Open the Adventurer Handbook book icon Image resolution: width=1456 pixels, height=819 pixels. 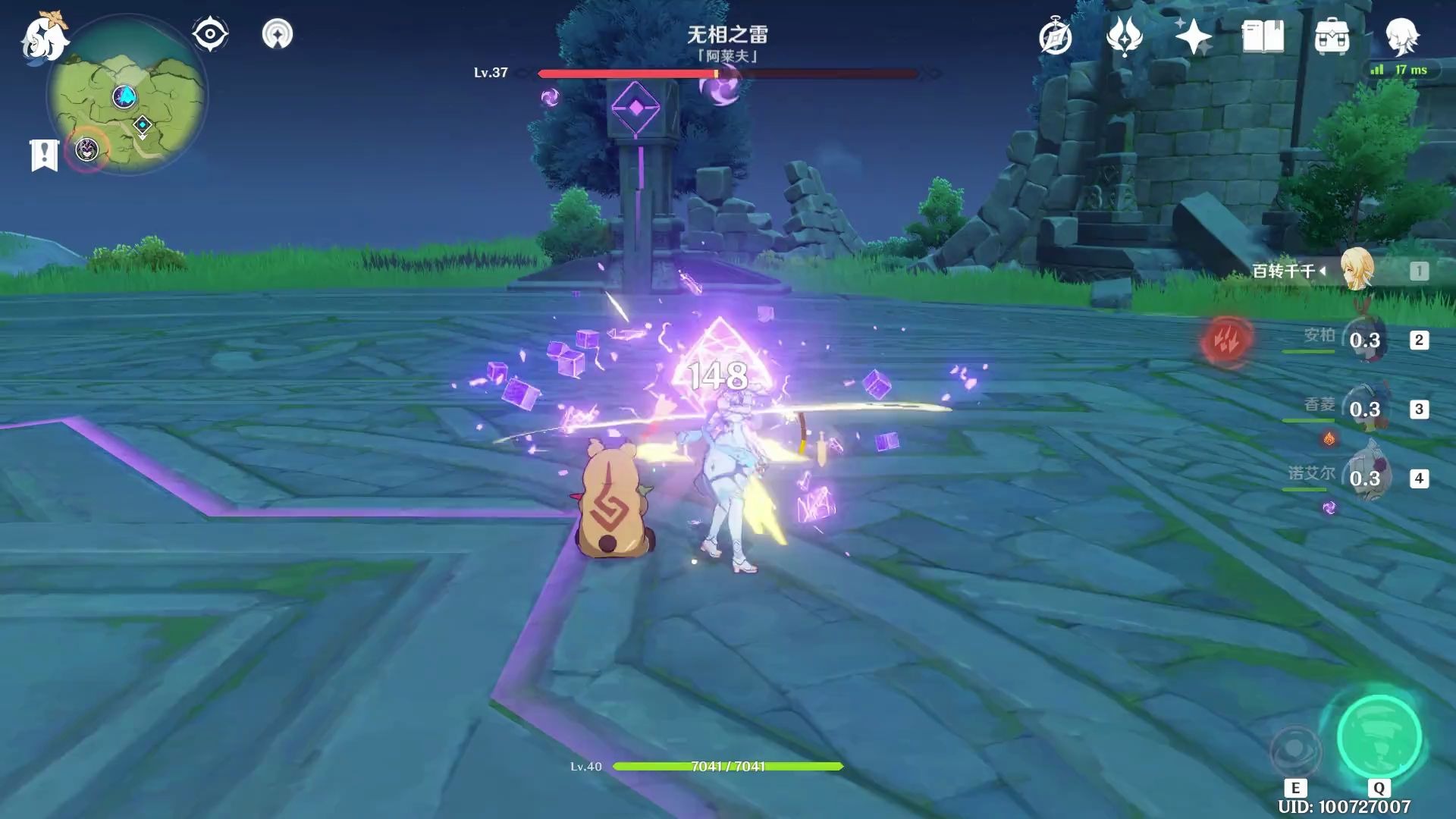[x=1263, y=36]
